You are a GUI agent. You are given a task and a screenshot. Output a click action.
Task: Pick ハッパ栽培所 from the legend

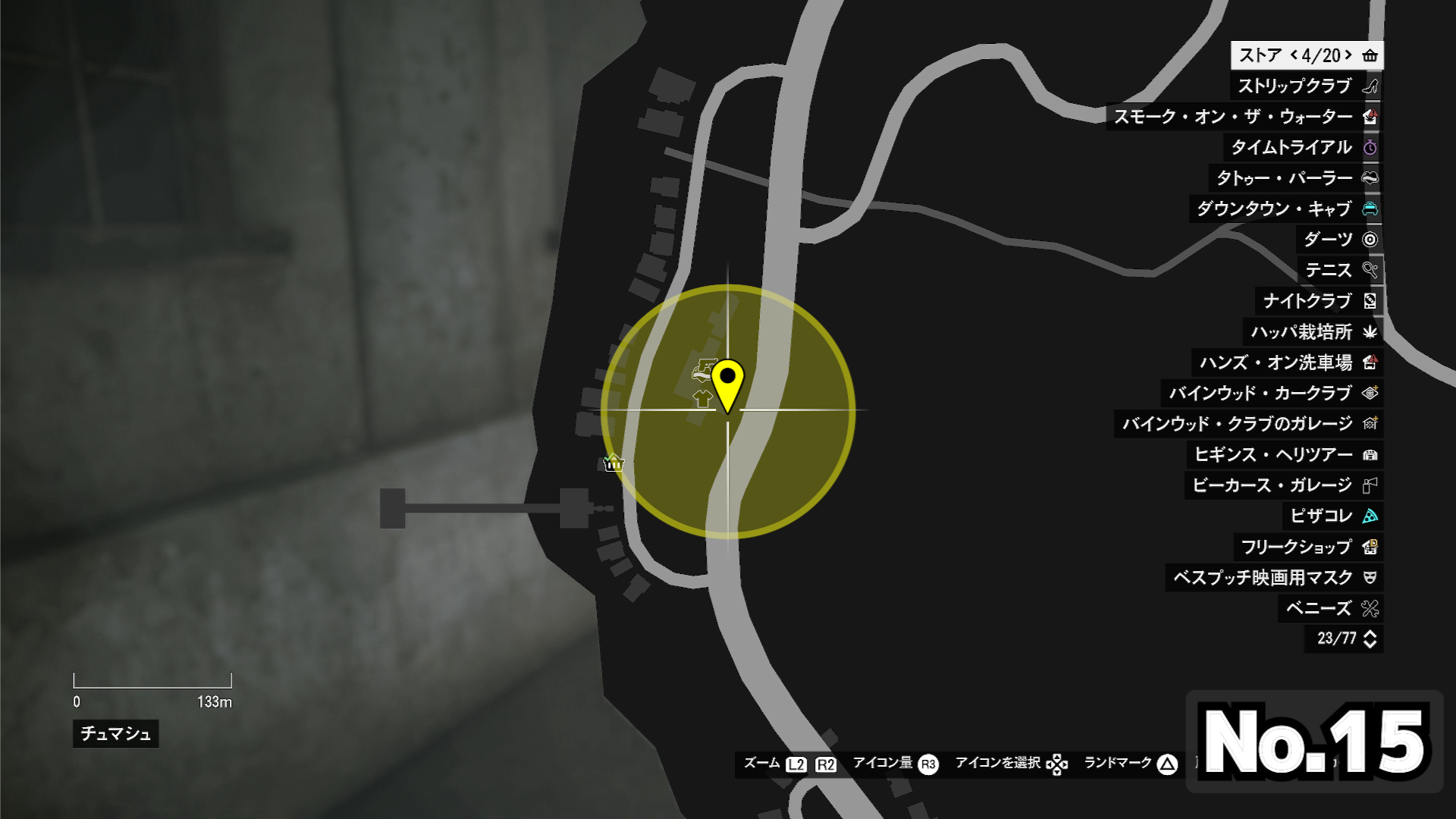pos(1312,331)
